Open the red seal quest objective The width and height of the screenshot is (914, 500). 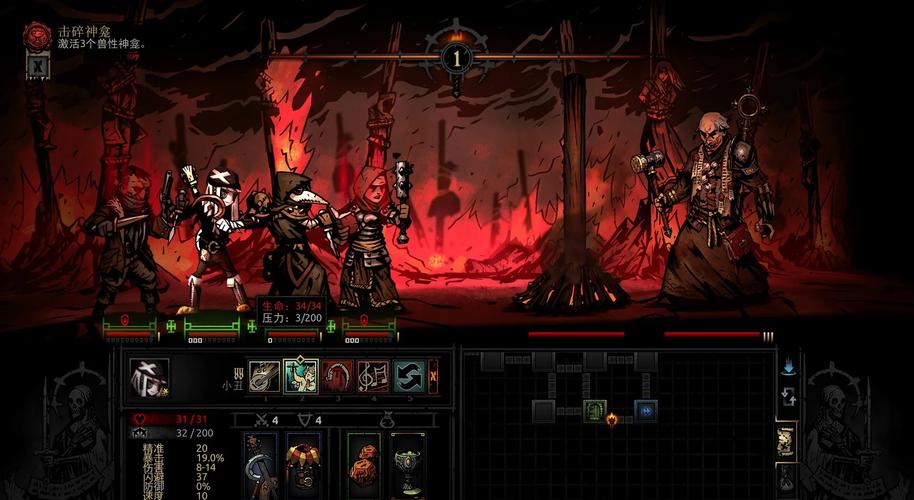tap(37, 36)
